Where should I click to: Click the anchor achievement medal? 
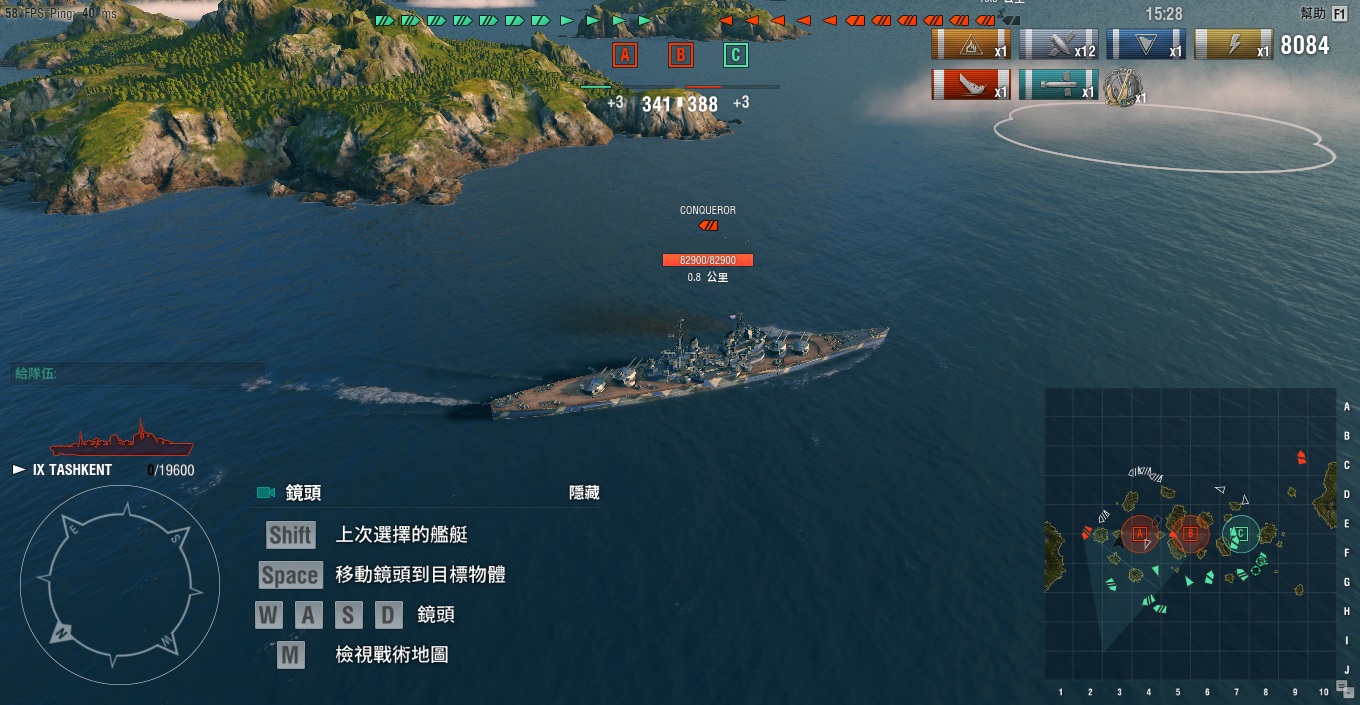1123,87
